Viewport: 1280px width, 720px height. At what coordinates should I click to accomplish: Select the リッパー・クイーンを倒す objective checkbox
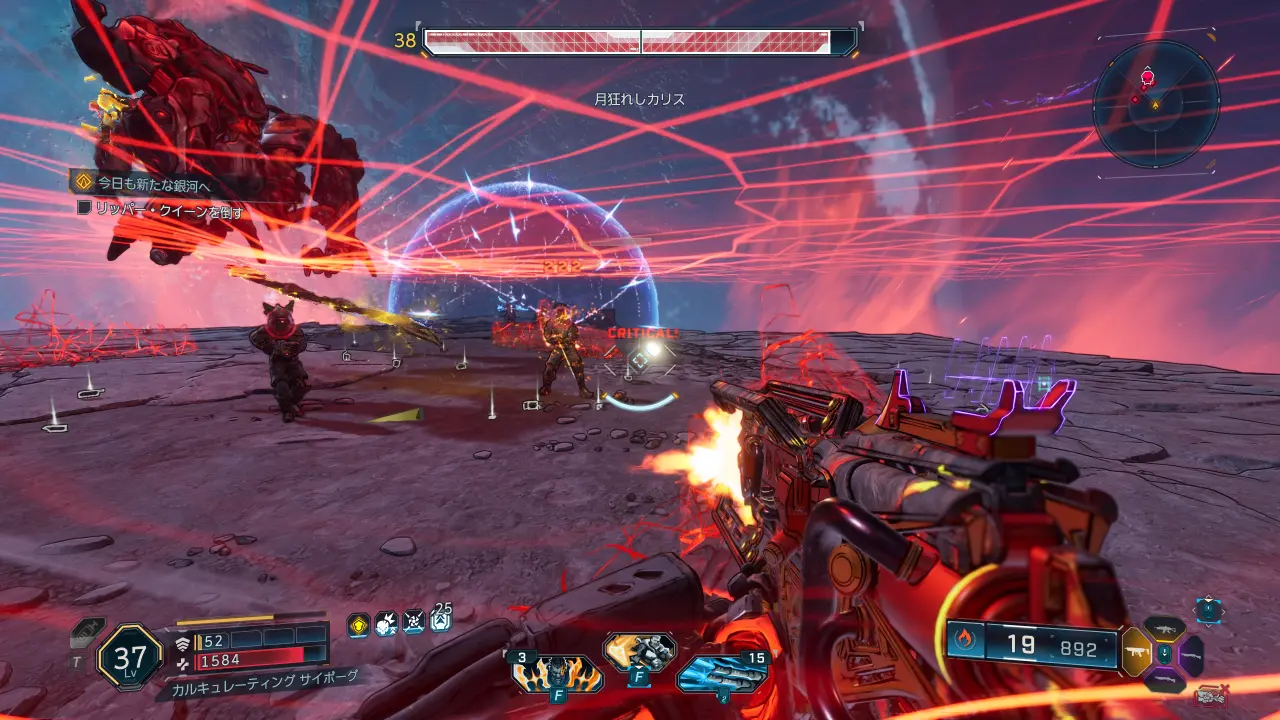pyautogui.click(x=86, y=208)
